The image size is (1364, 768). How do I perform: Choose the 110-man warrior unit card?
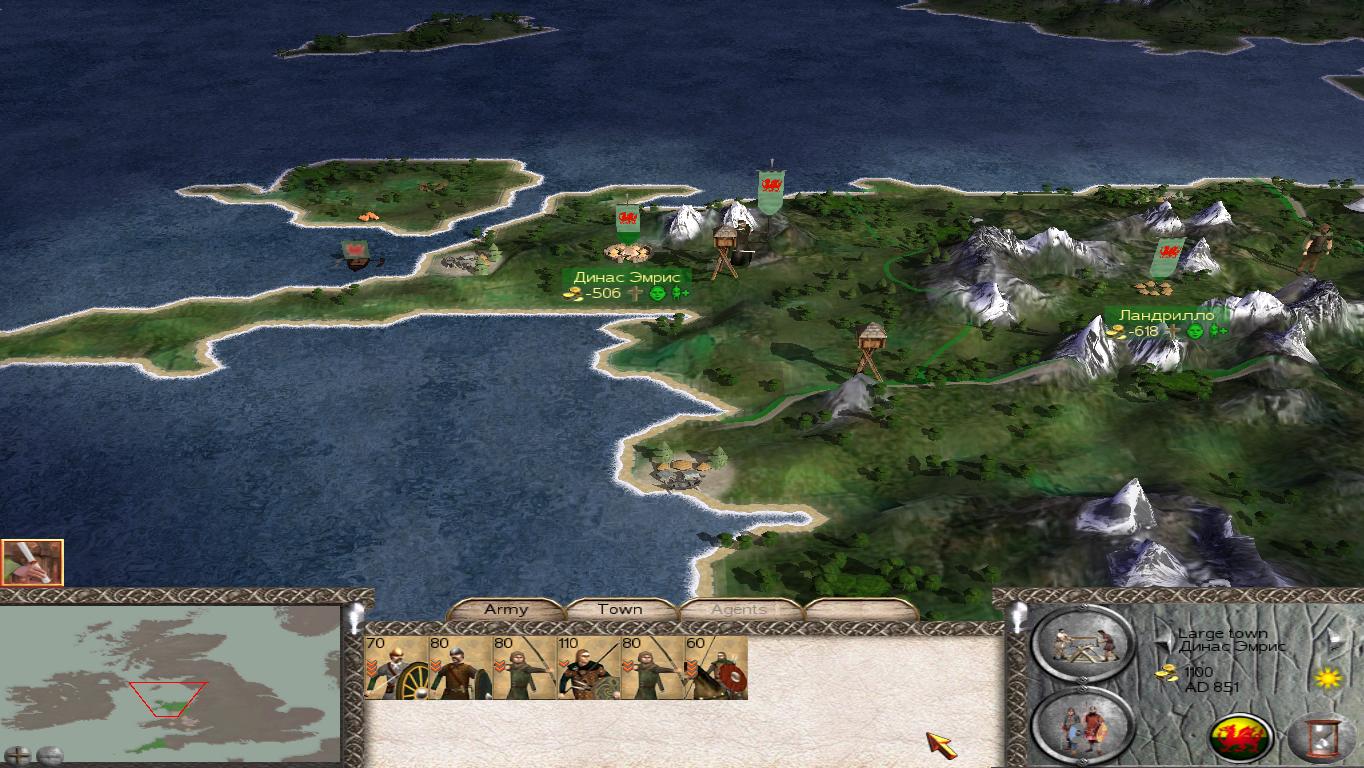[x=588, y=667]
